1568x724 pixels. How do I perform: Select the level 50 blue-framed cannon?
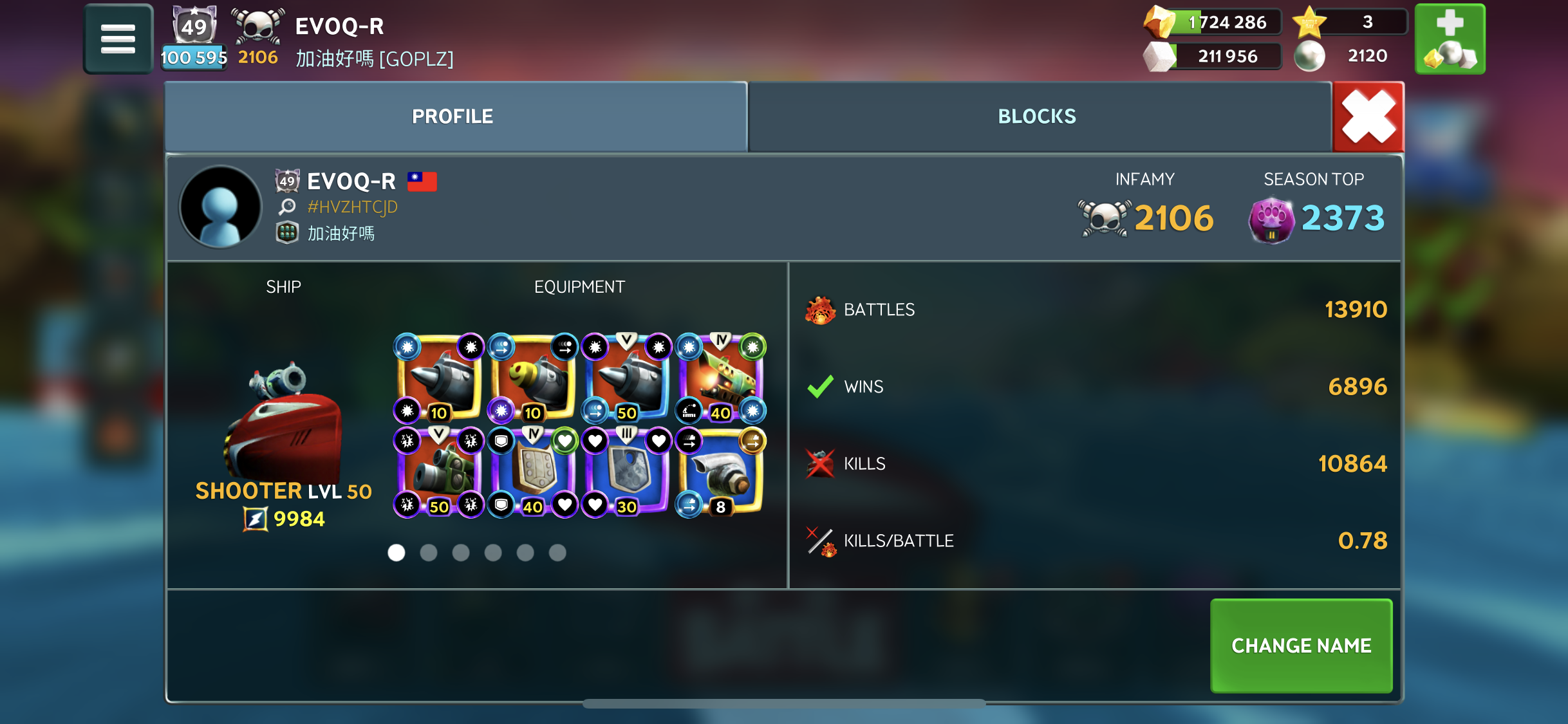click(626, 378)
